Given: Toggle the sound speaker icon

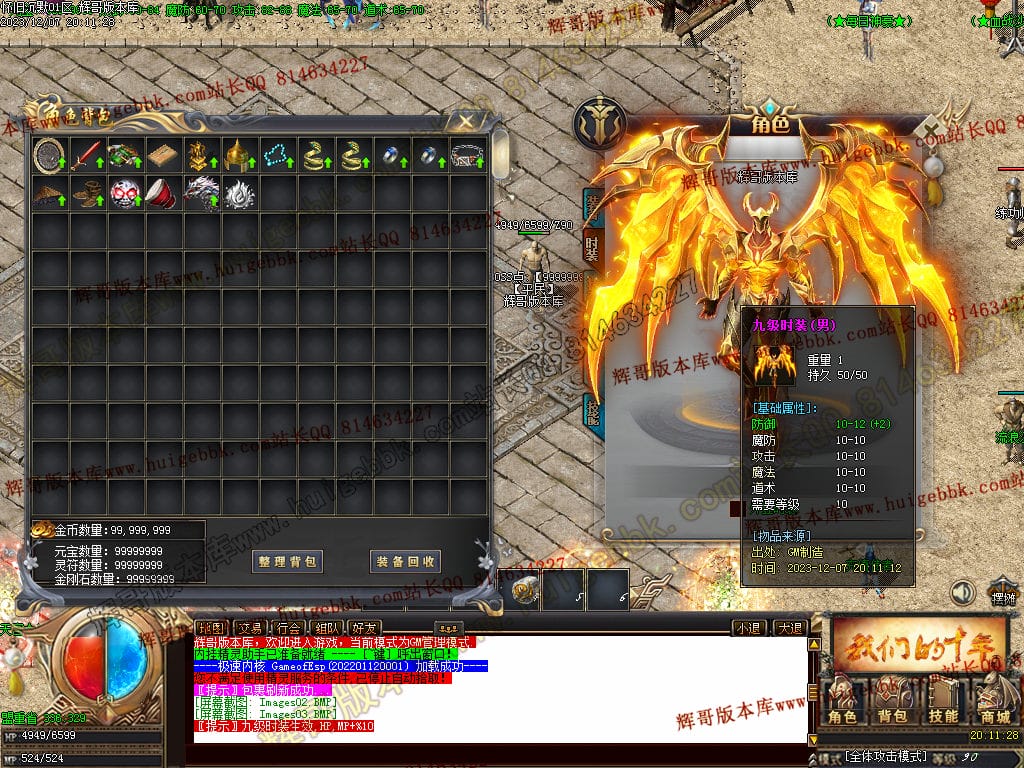Looking at the screenshot, I should (962, 593).
